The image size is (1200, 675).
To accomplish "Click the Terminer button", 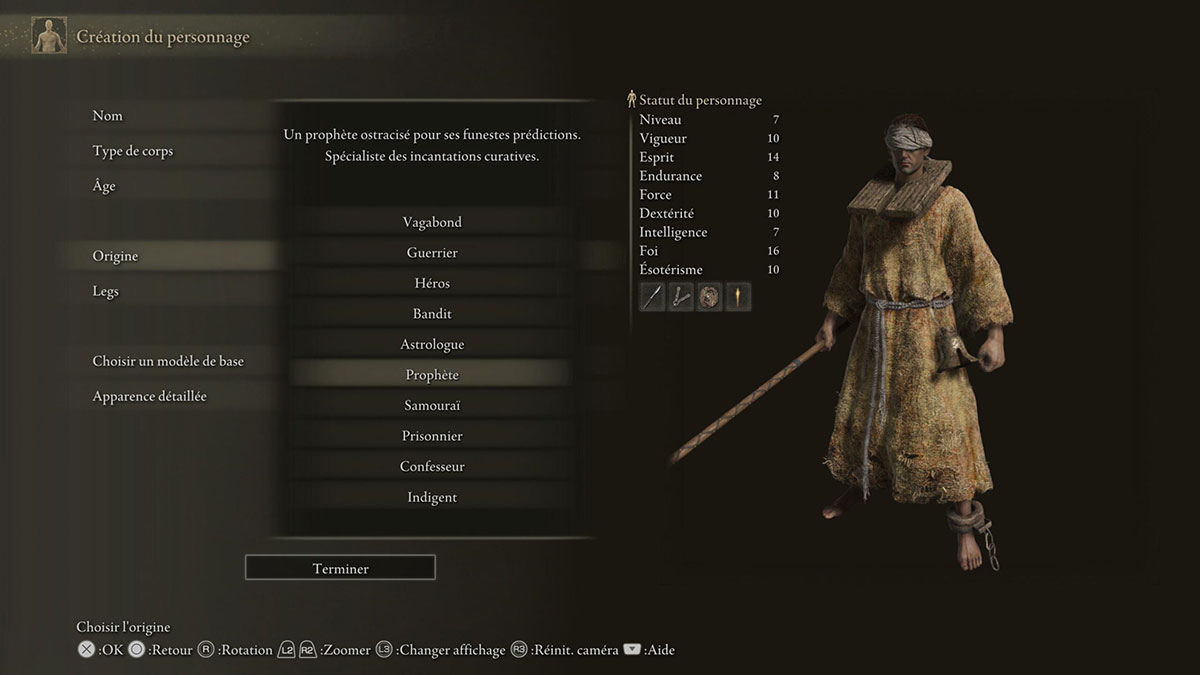I will 340,568.
